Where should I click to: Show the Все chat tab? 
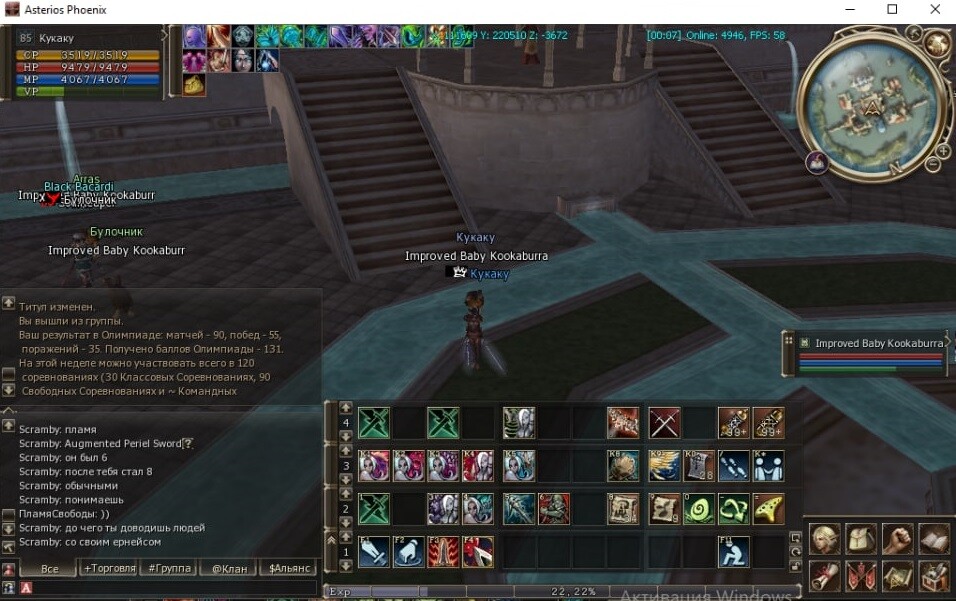coord(50,568)
